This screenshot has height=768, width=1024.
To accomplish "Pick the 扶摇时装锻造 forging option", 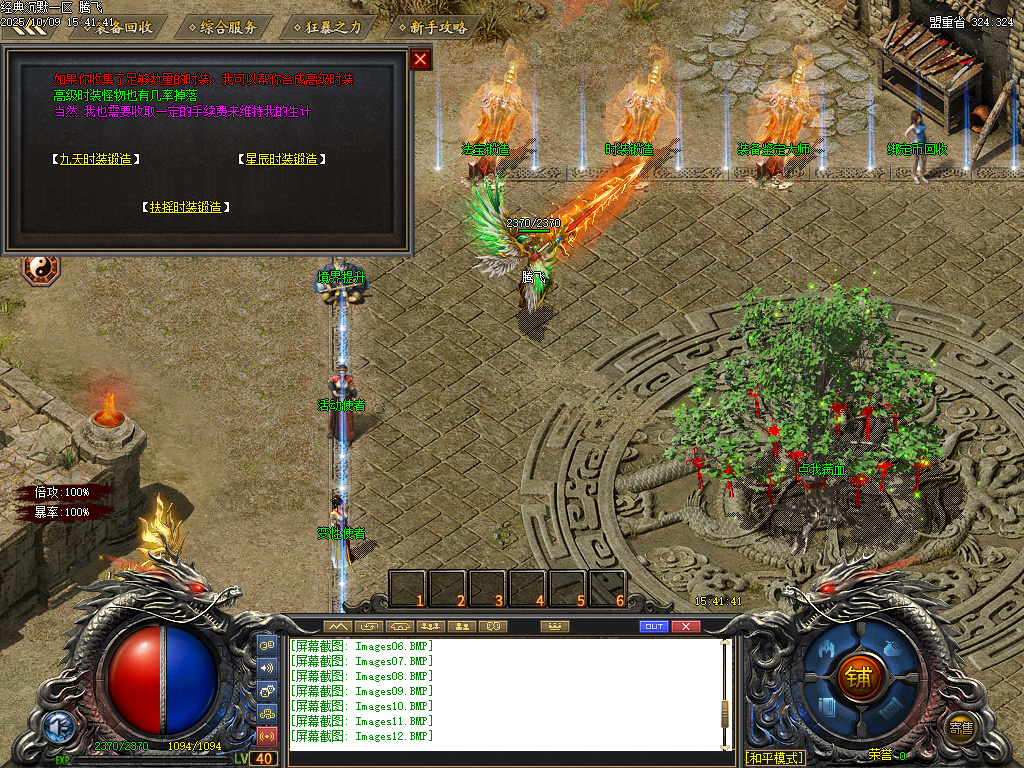I will click(186, 207).
